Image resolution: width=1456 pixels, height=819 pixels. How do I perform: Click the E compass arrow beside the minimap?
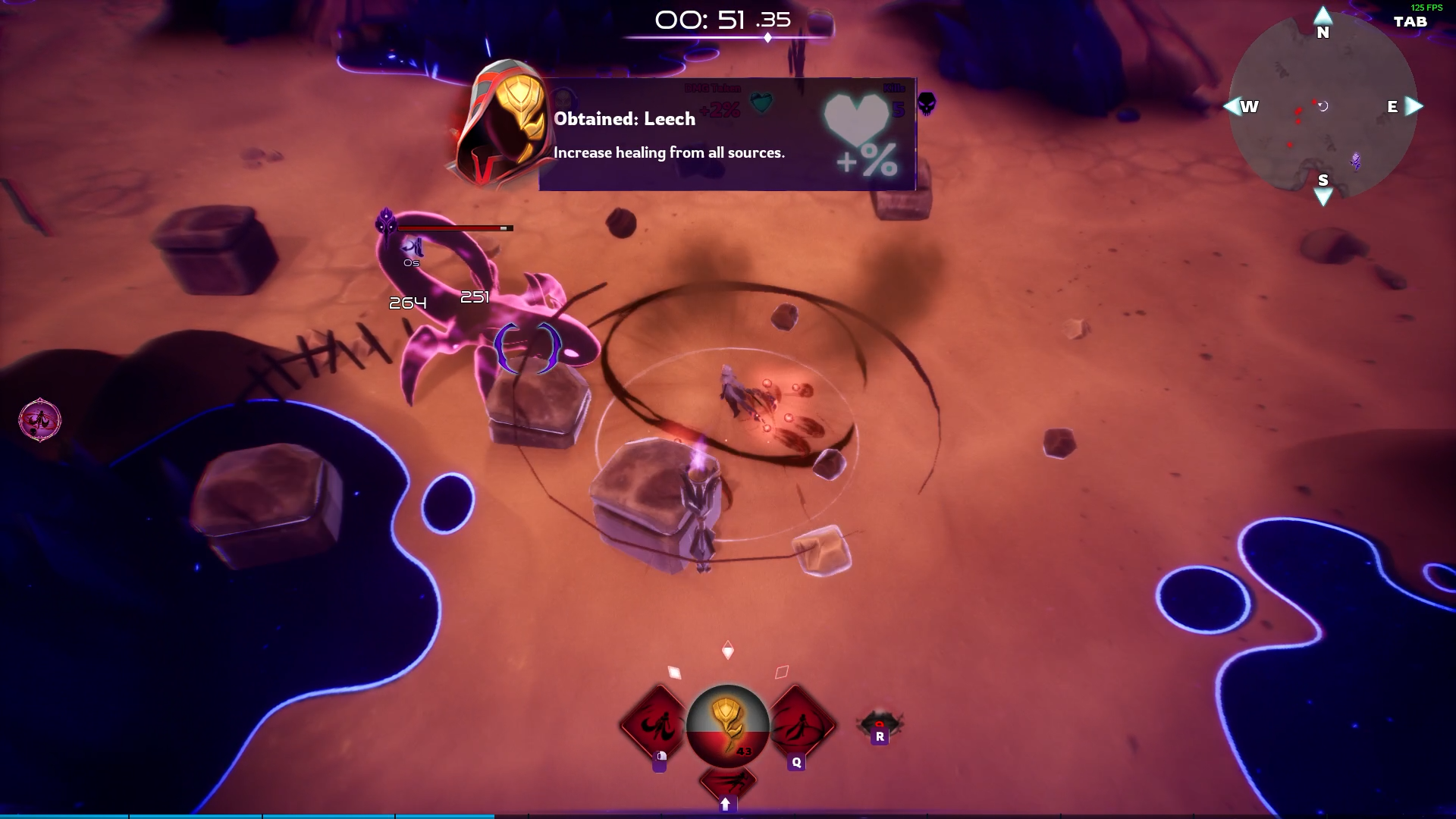(x=1414, y=107)
